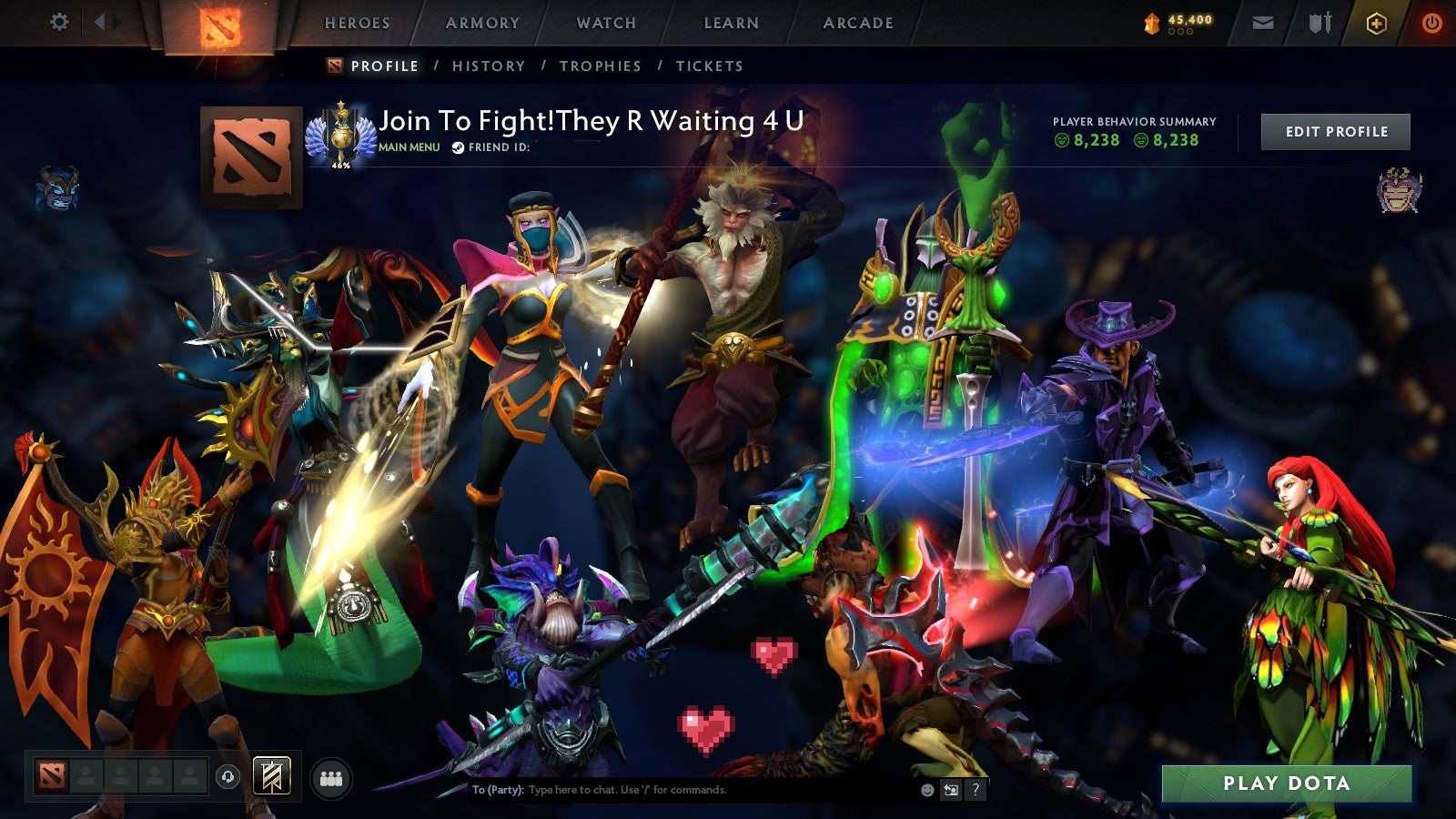Open the ARCADE menu
The width and height of the screenshot is (1456, 819).
pos(857,24)
